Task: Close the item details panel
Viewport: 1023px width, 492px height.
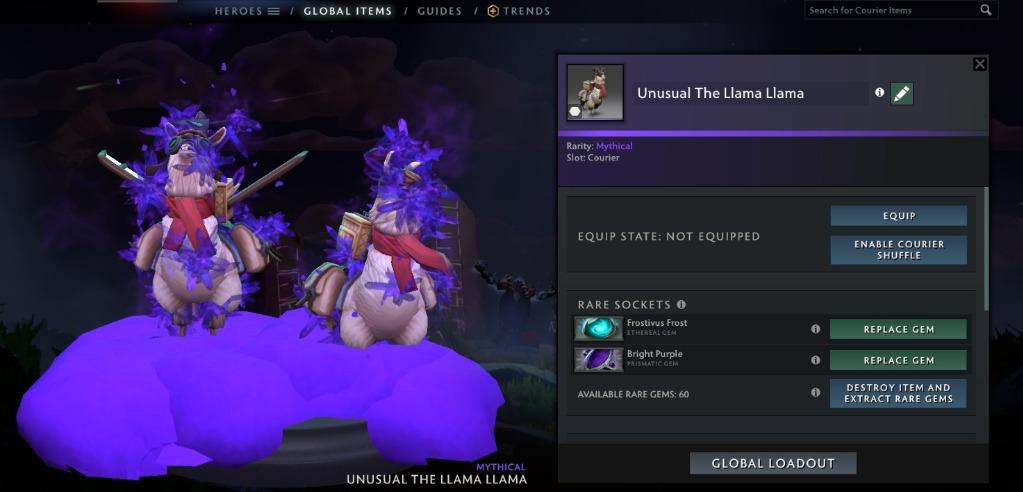Action: coord(980,64)
